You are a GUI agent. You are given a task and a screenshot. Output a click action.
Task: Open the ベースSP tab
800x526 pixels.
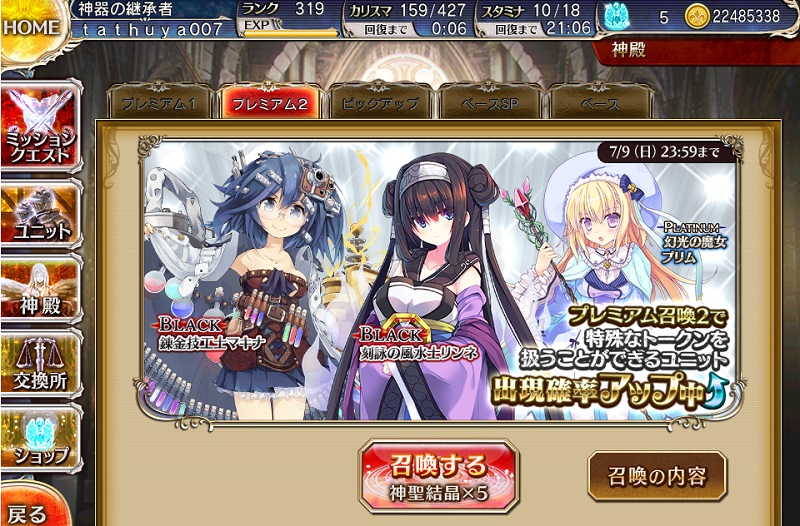490,103
